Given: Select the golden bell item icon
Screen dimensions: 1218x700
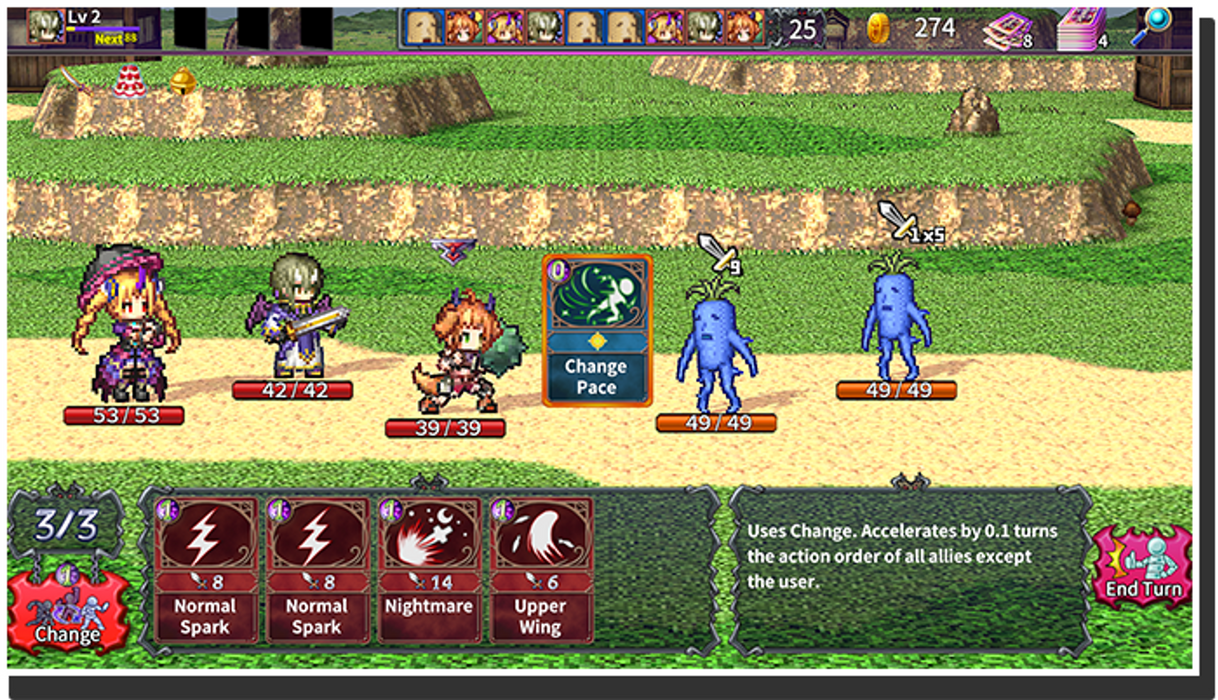Looking at the screenshot, I should click(182, 81).
